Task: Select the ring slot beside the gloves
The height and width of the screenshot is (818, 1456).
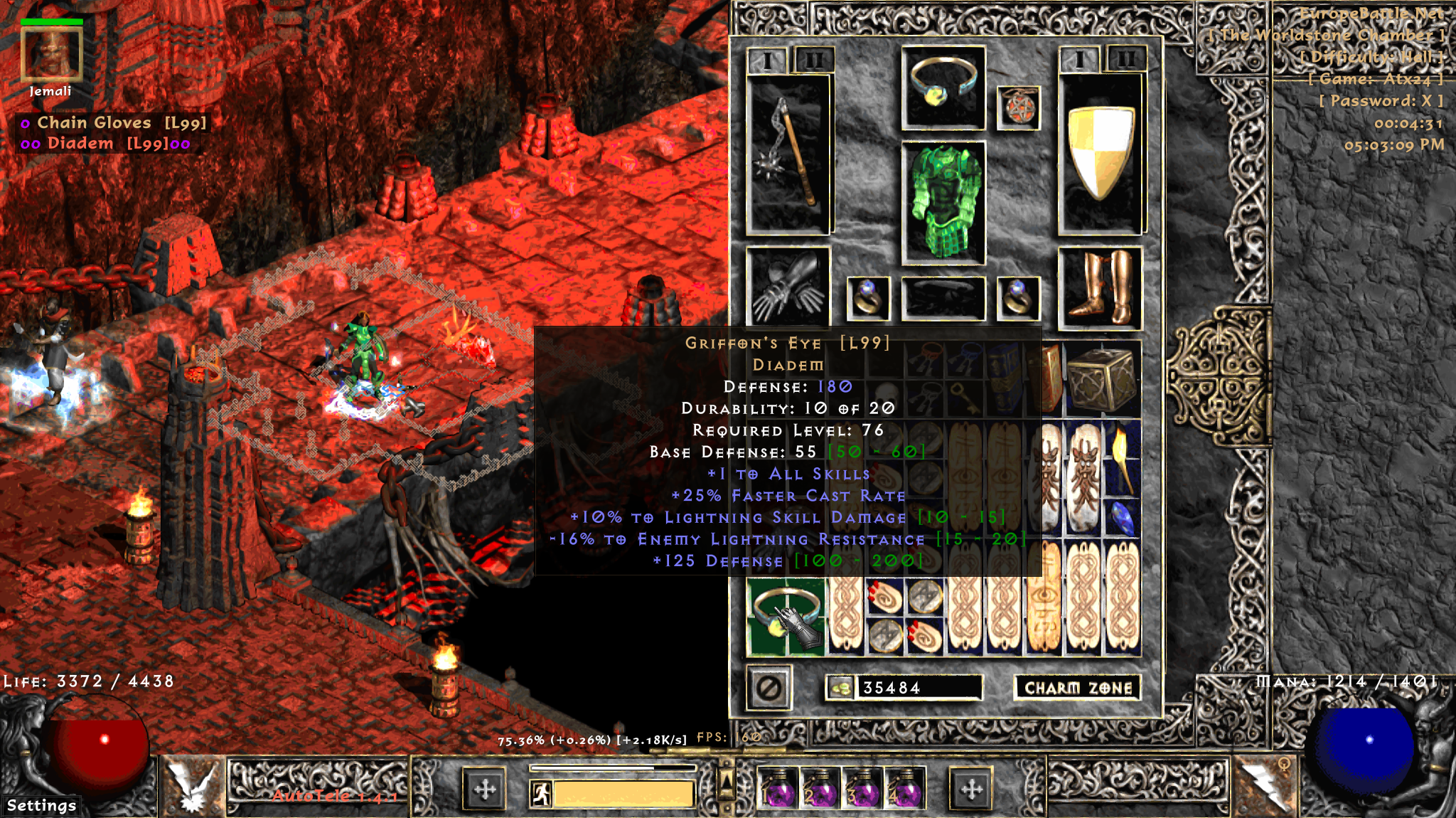Action: coord(868,298)
